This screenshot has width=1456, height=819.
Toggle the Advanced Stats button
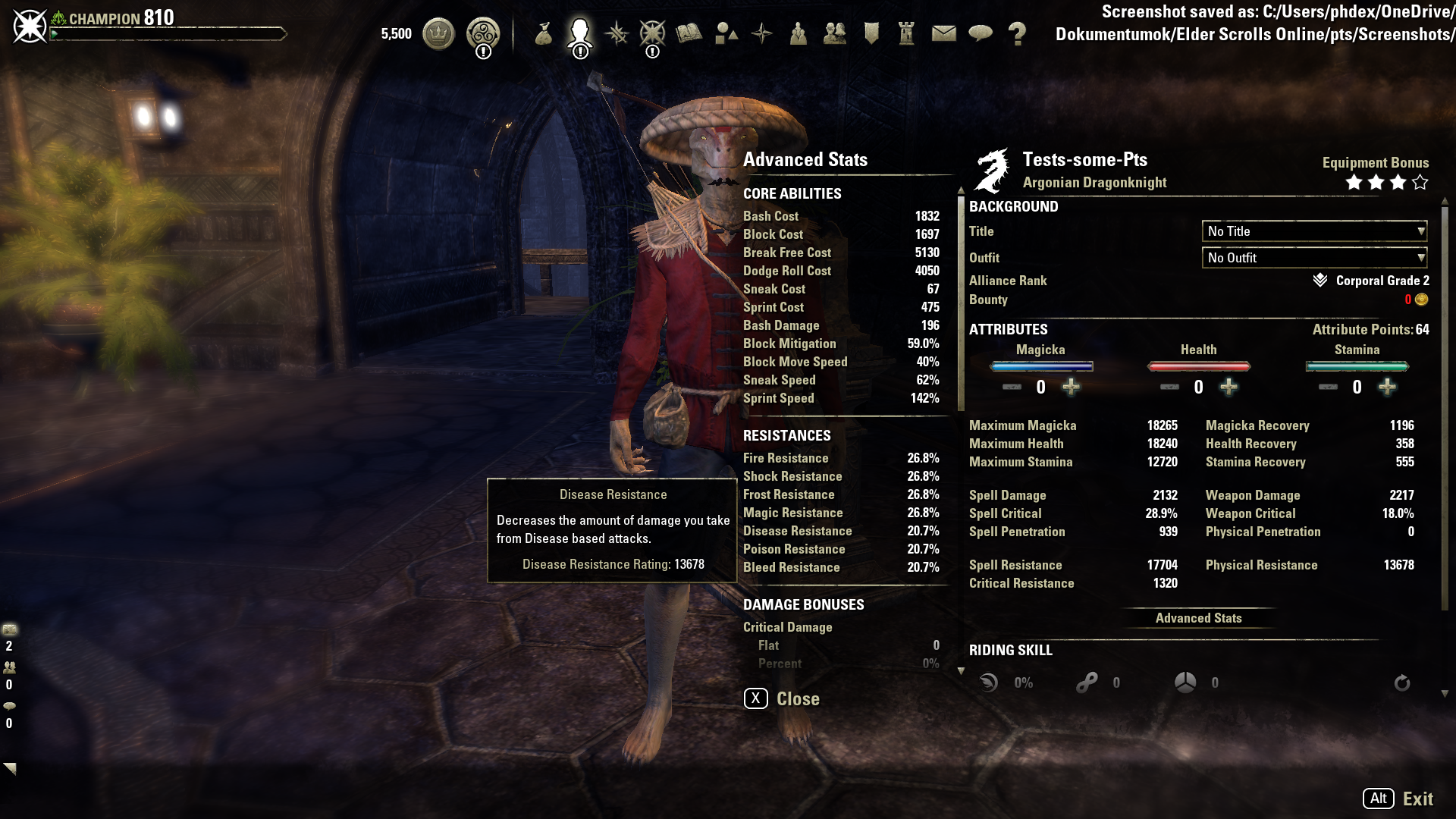pos(1198,618)
